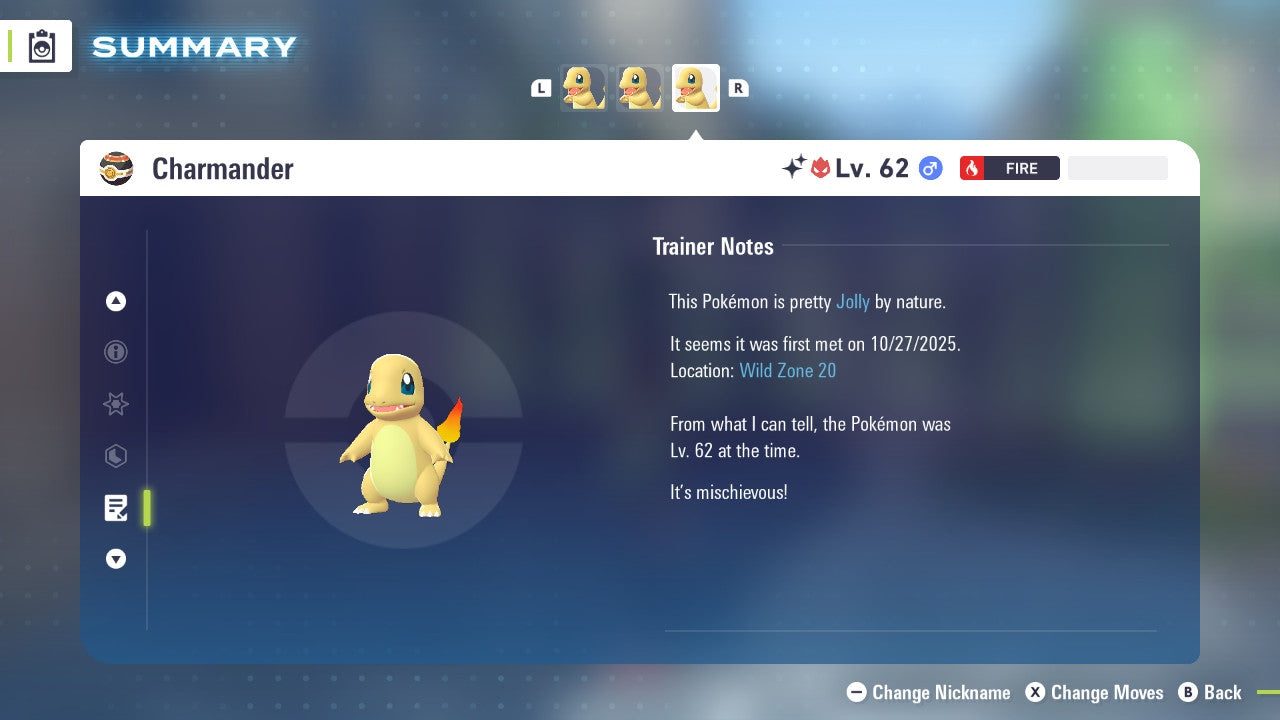
Task: Open the Wild Zone 20 location link
Action: [788, 370]
